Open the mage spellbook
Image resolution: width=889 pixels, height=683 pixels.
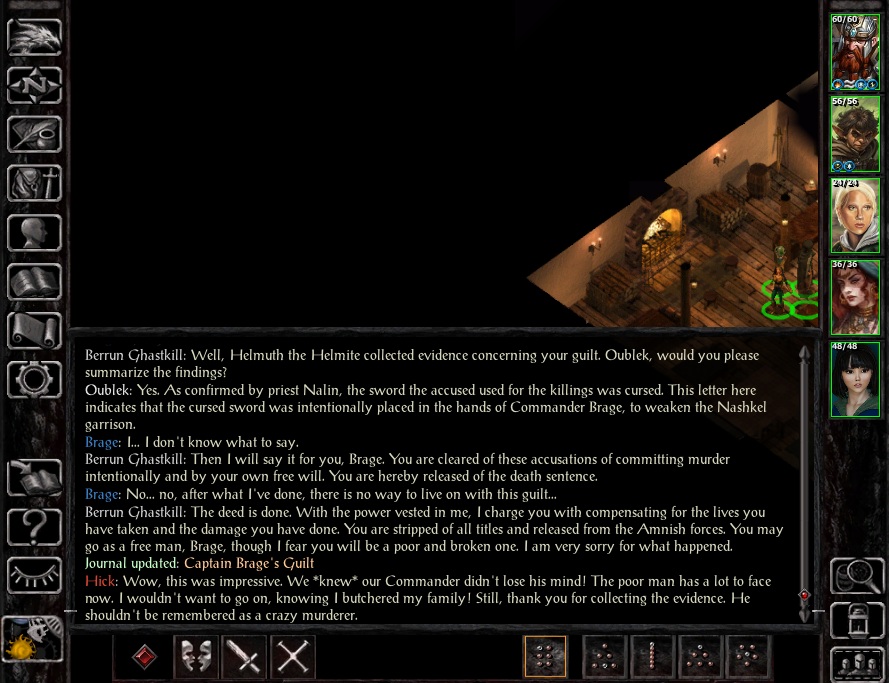click(x=35, y=281)
